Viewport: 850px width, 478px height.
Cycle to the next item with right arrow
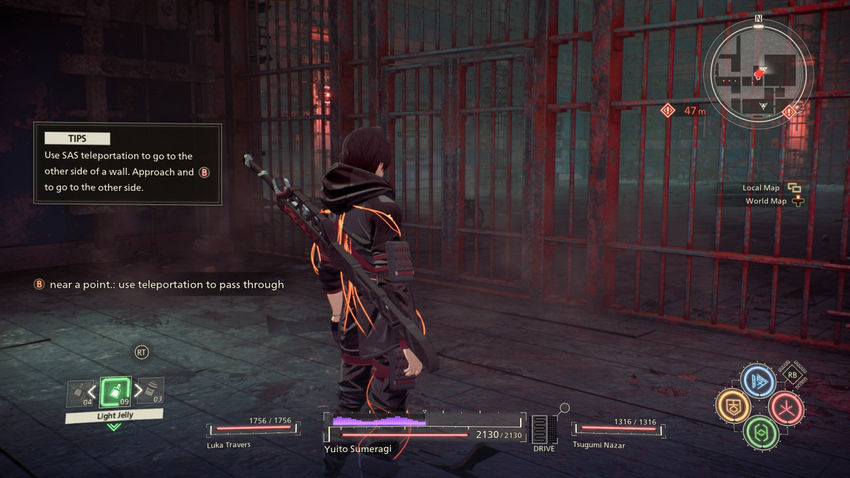click(137, 391)
